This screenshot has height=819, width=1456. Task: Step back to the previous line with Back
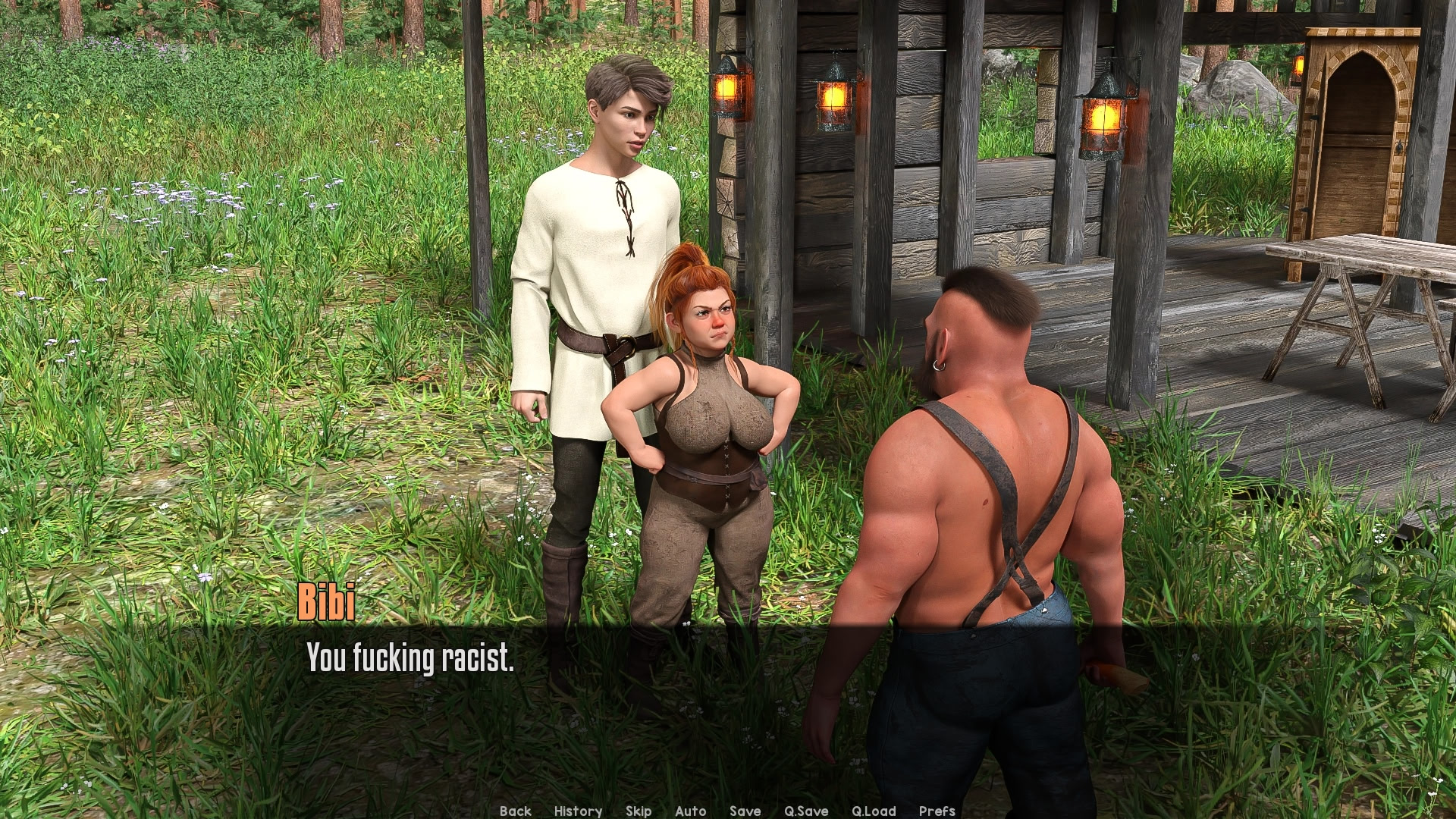[516, 811]
